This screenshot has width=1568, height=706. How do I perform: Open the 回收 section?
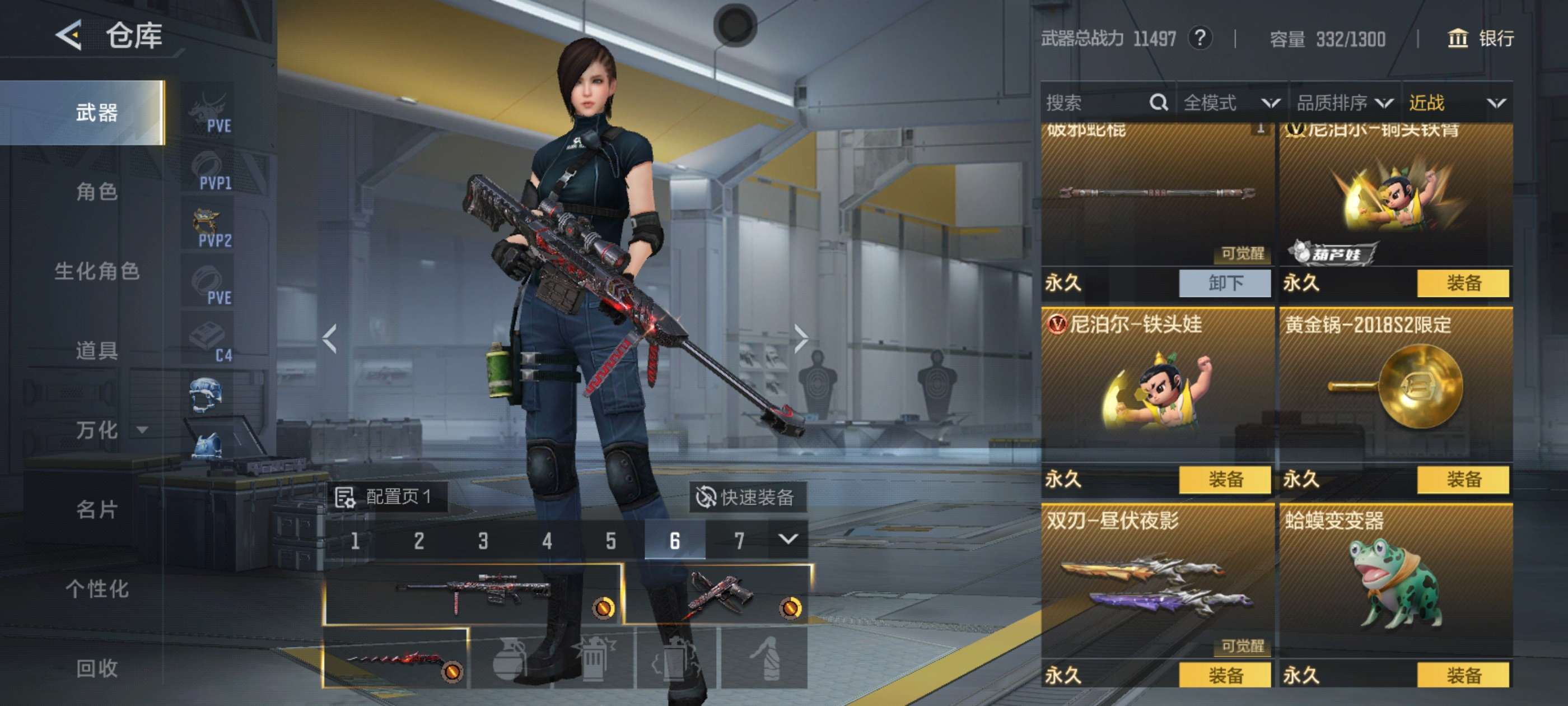coord(96,668)
